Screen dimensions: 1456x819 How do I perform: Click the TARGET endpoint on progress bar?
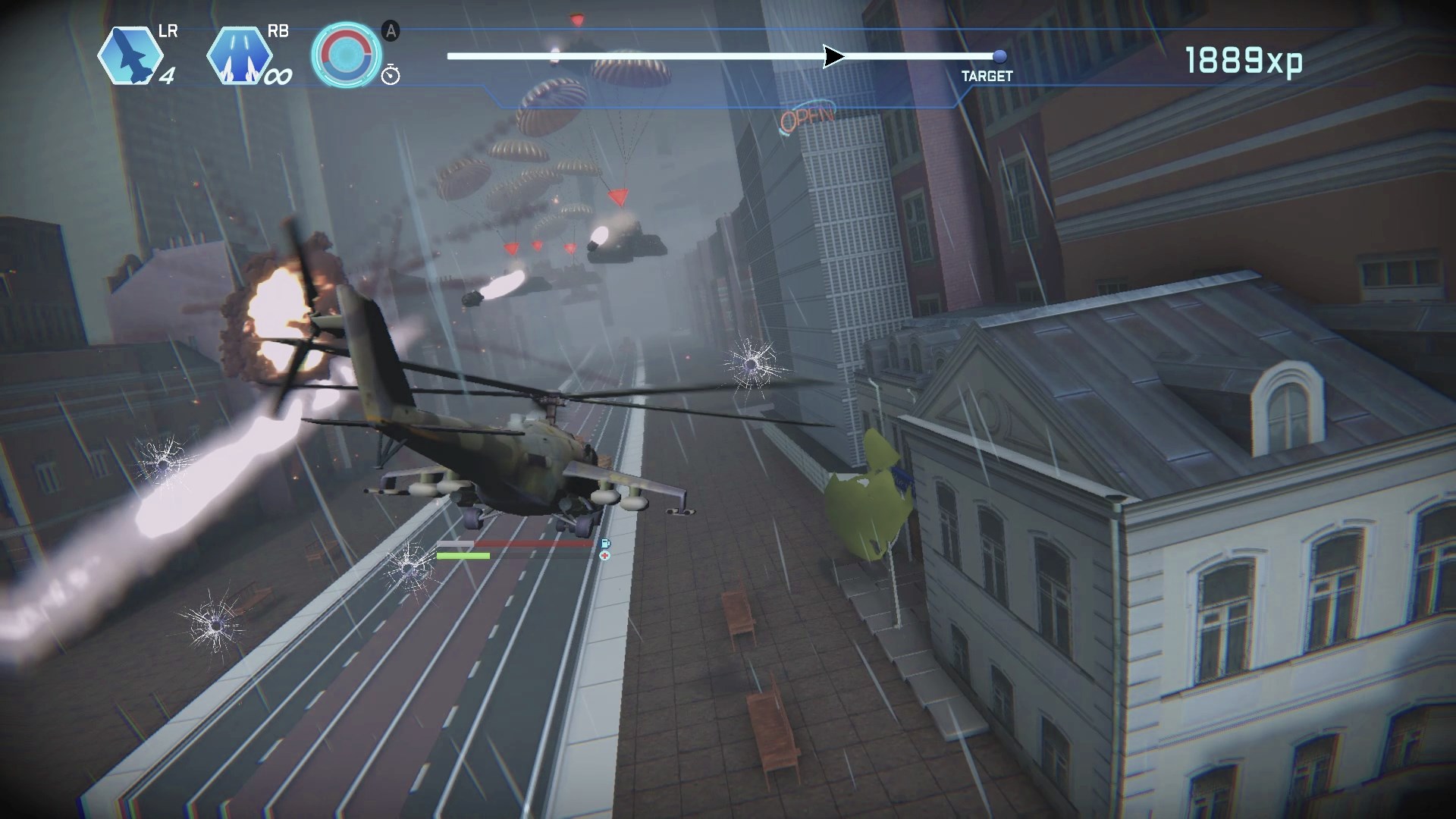point(999,56)
